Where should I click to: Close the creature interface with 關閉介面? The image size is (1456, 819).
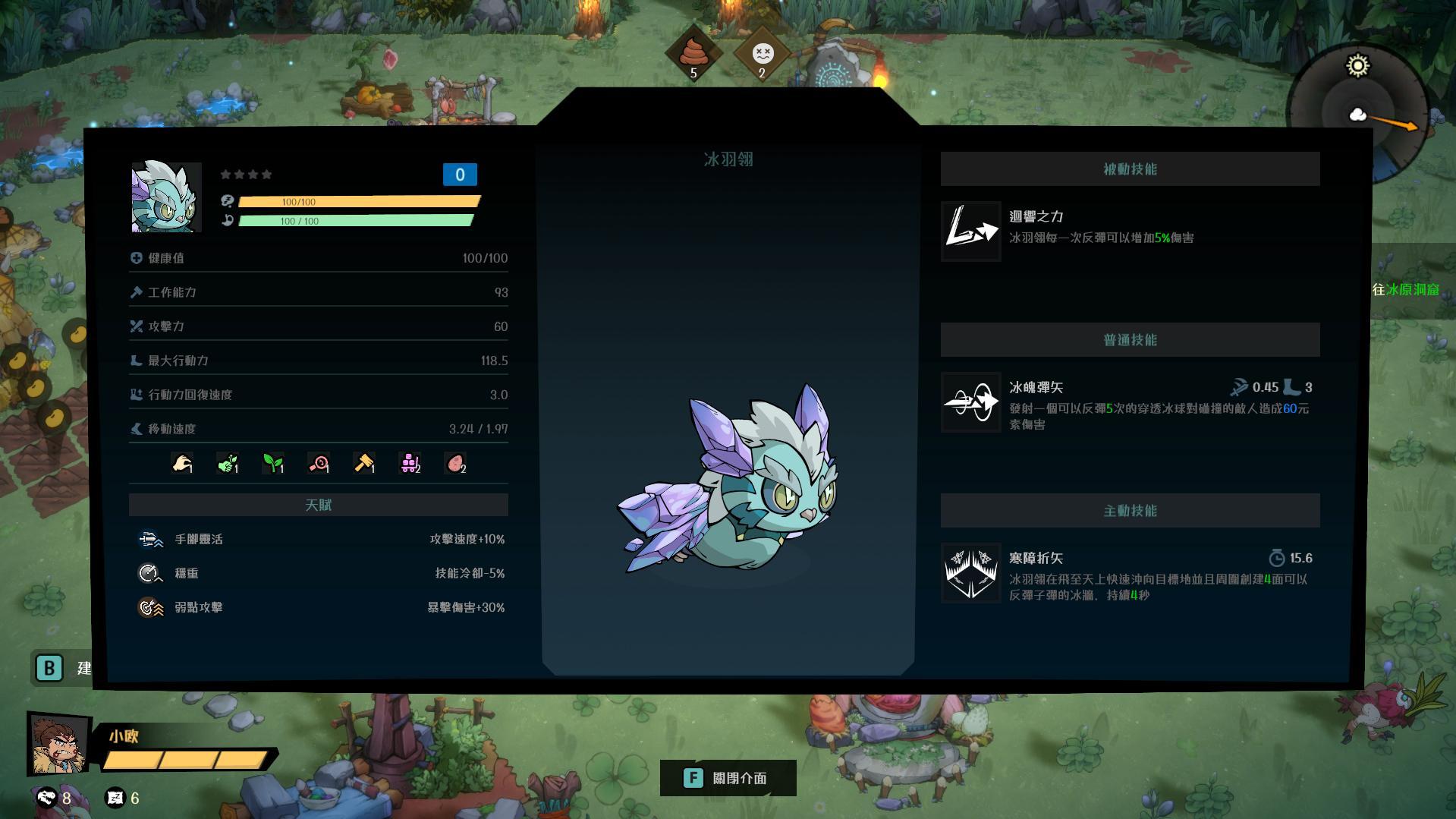(x=728, y=778)
